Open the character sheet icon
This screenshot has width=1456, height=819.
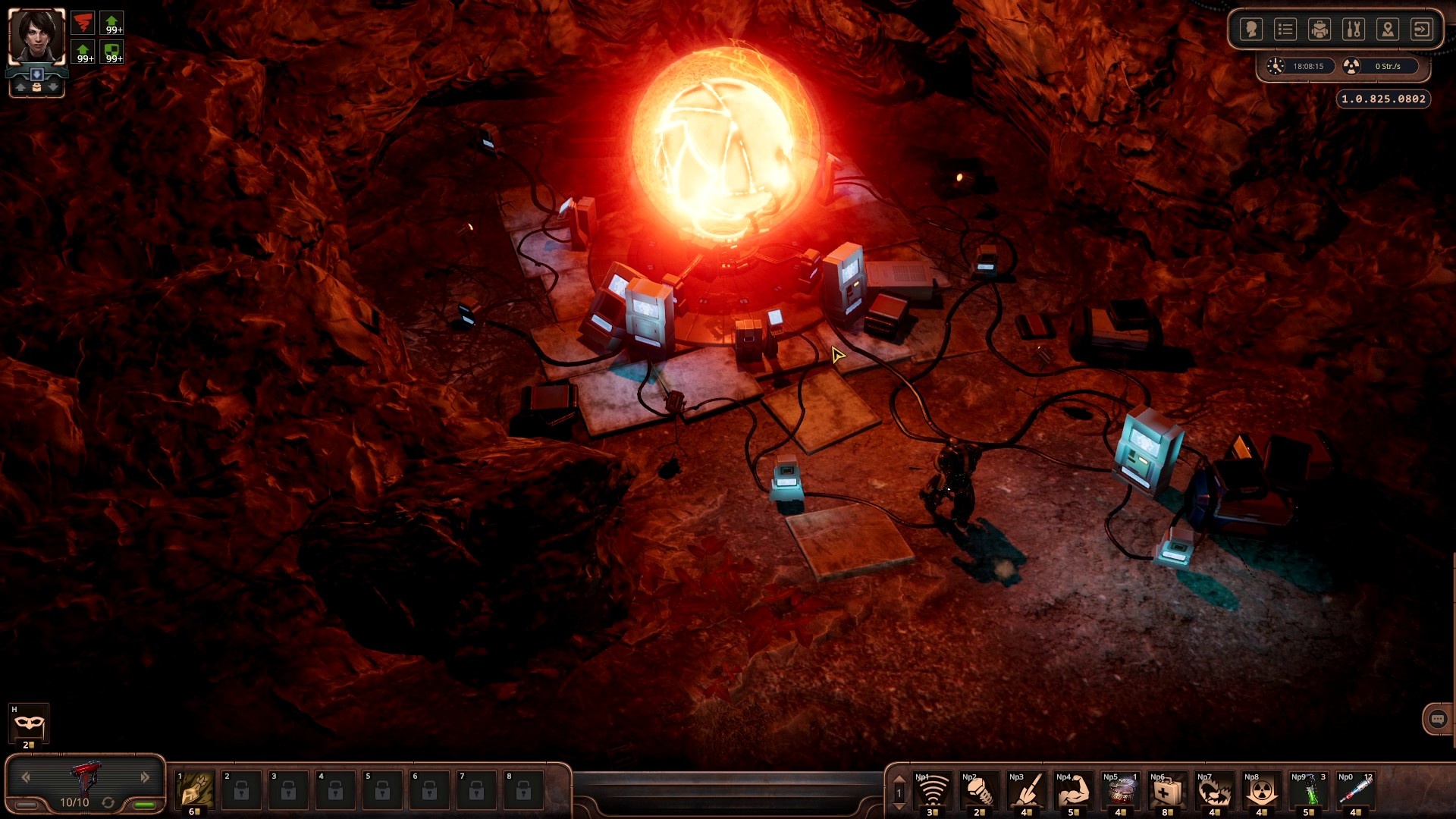coord(1252,29)
